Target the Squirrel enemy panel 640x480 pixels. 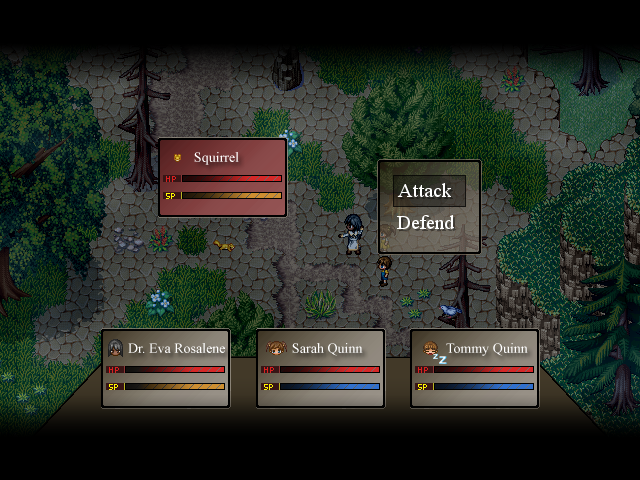[x=223, y=177]
